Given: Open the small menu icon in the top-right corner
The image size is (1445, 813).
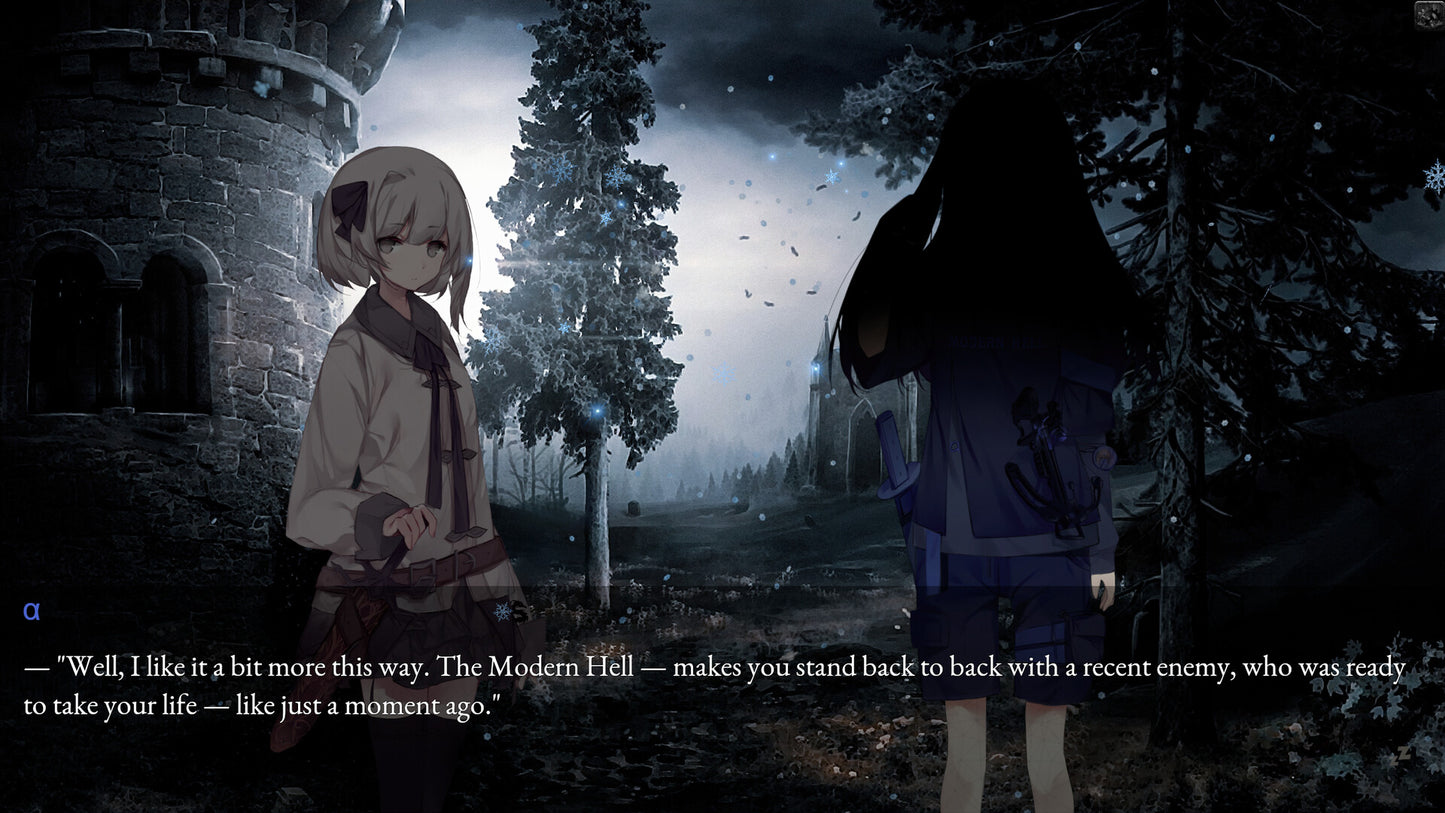Looking at the screenshot, I should tap(1429, 14).
